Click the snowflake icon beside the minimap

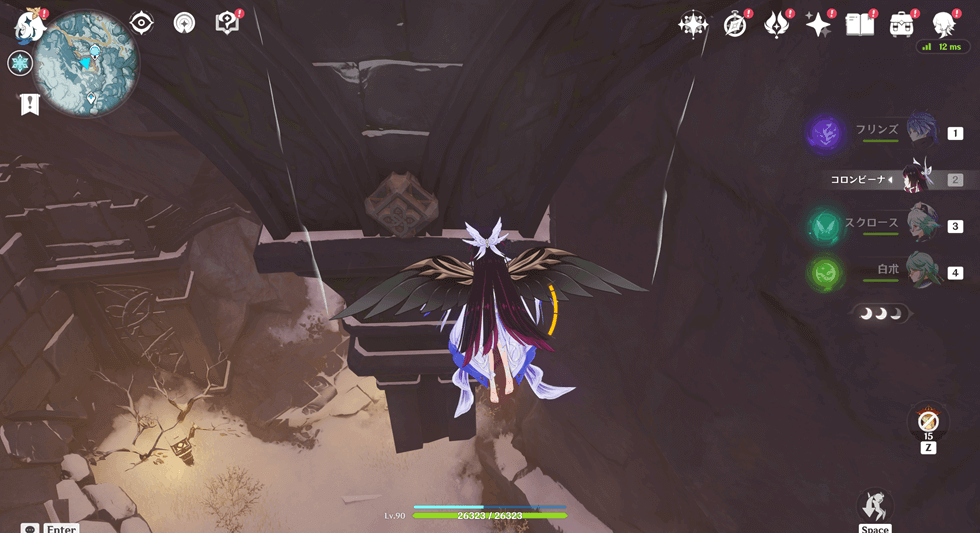tap(20, 64)
